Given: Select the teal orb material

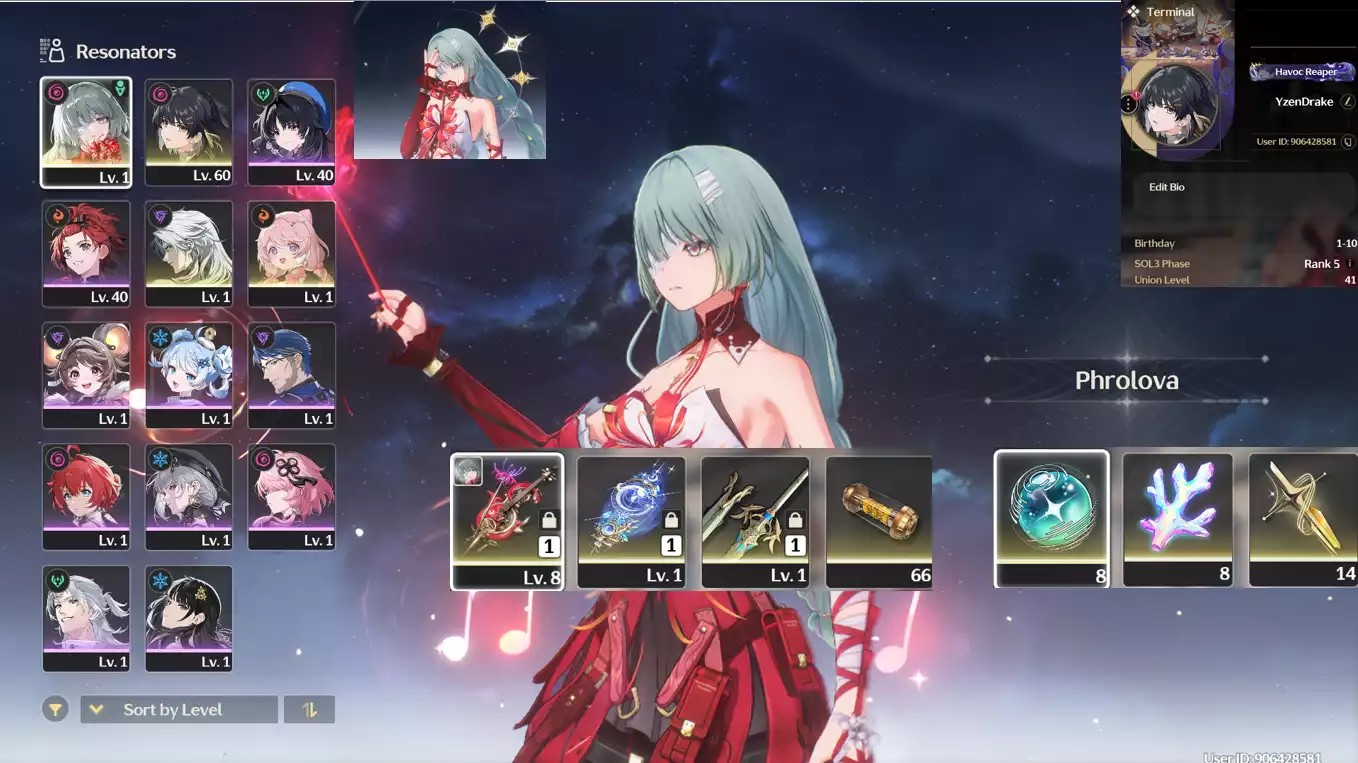Looking at the screenshot, I should tap(1051, 518).
